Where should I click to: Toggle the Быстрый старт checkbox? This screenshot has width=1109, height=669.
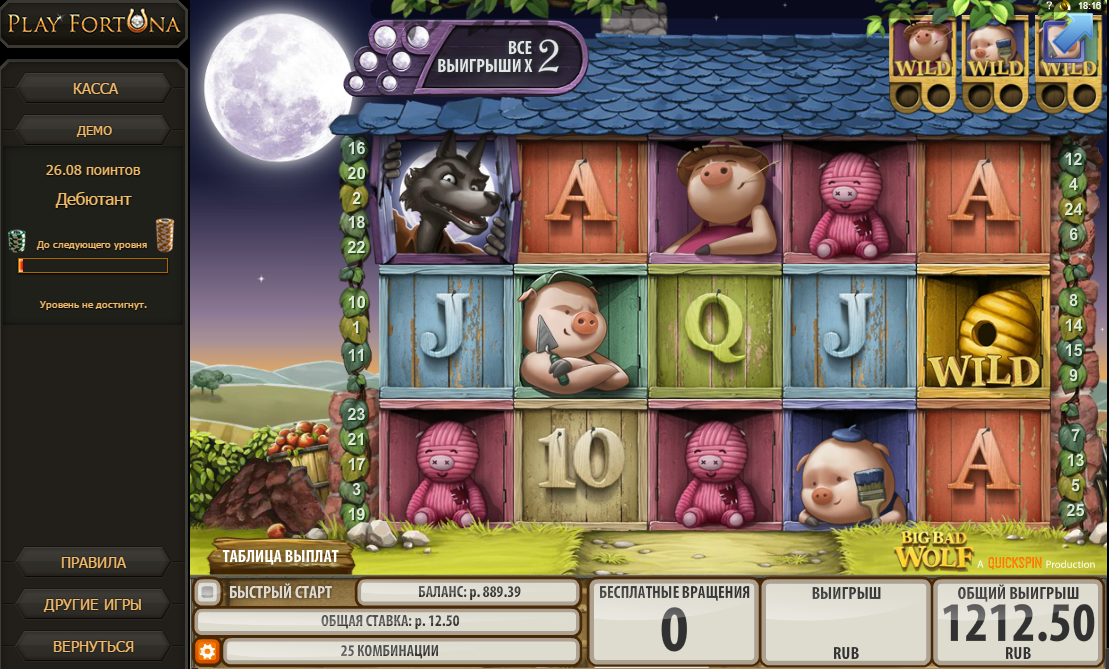(x=207, y=592)
